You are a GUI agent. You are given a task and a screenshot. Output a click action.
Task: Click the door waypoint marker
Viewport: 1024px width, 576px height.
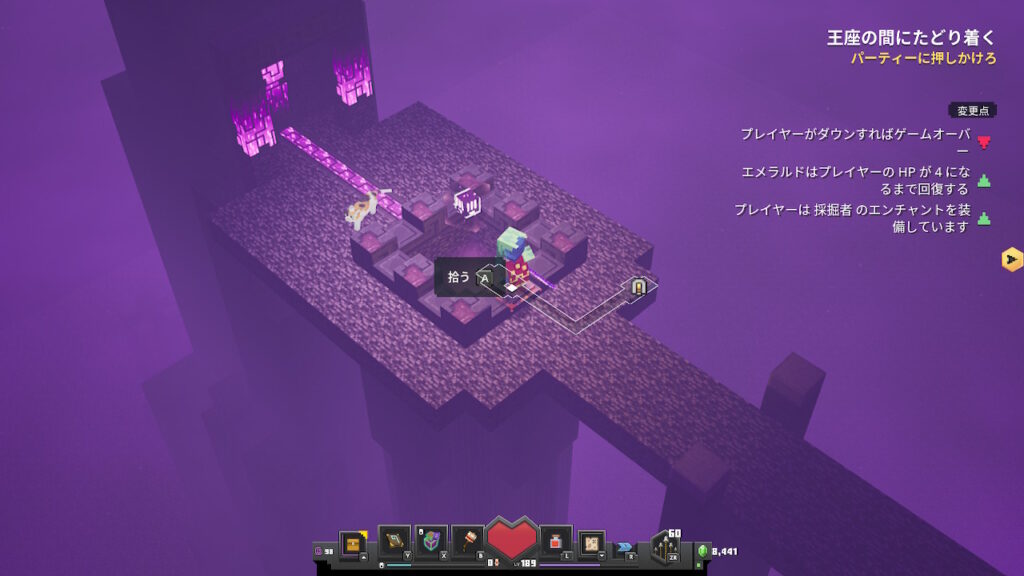(638, 287)
